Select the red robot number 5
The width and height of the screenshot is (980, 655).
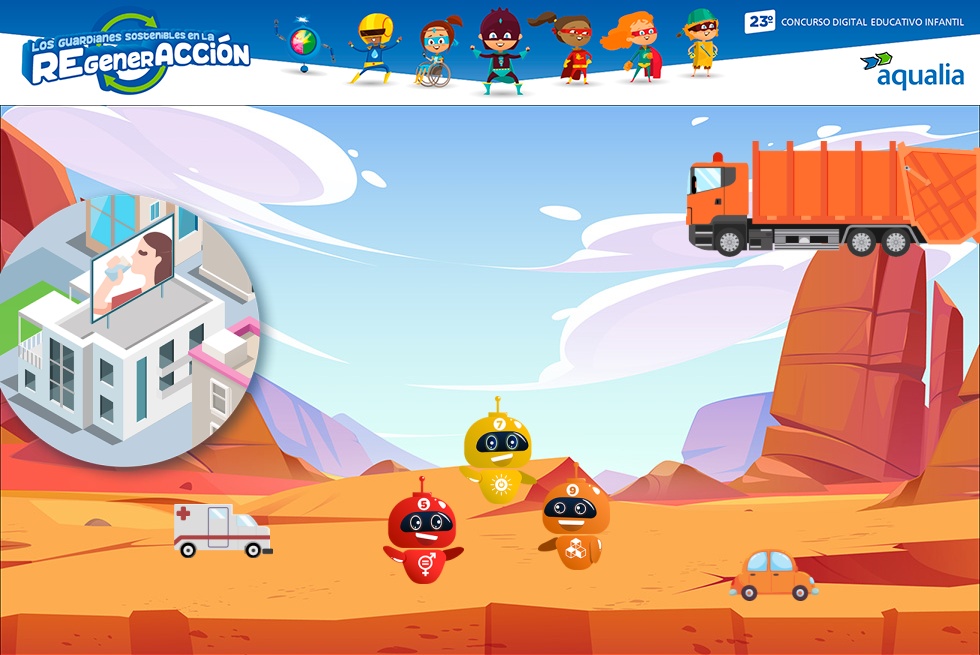click(x=423, y=531)
